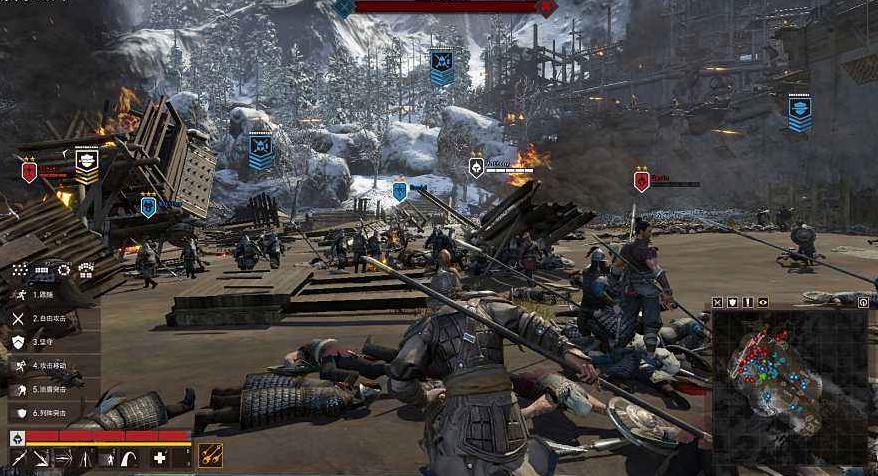Viewport: 878px width, 476px height.
Task: Pick the block formation icon
Action: pos(86,270)
